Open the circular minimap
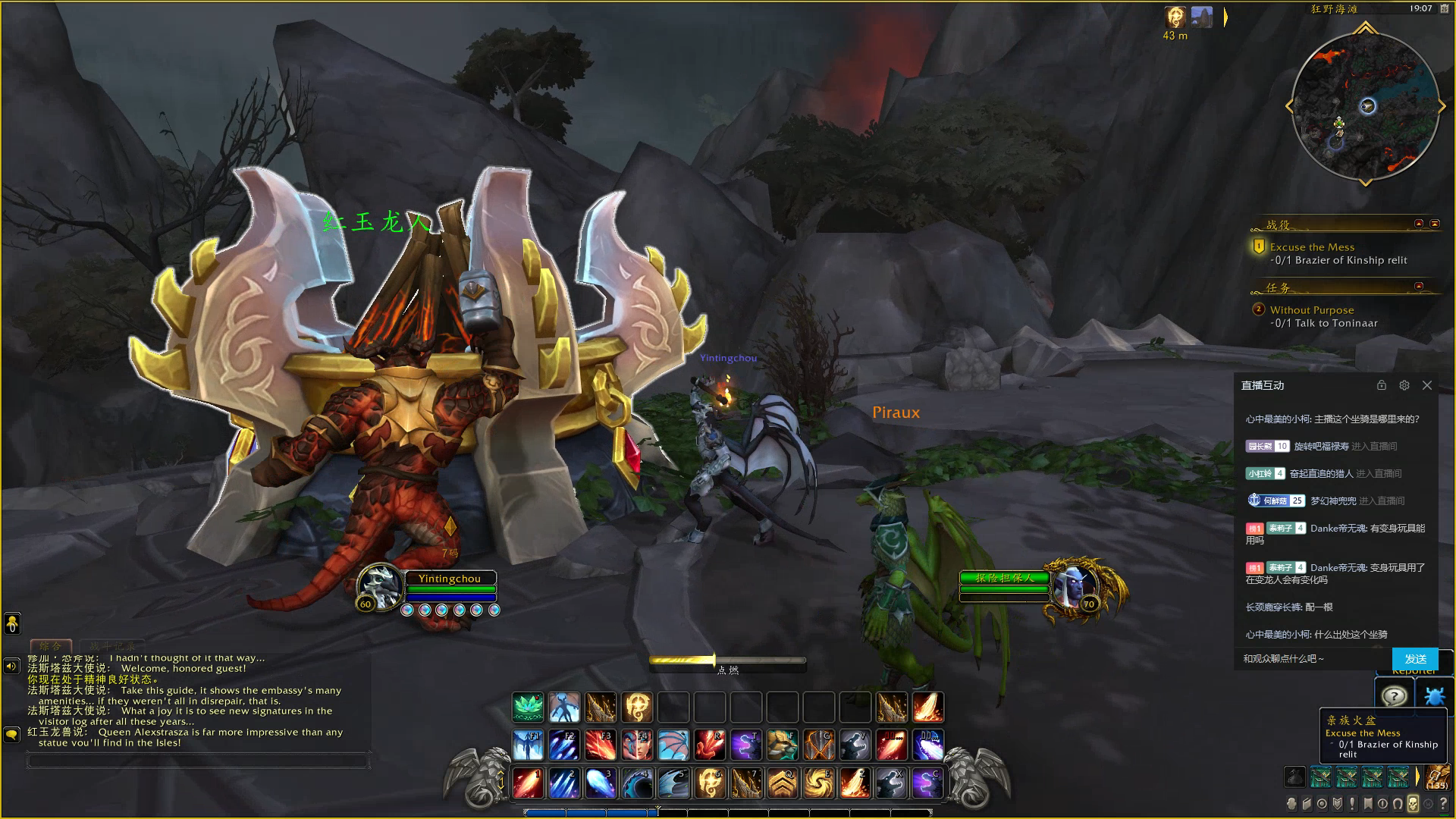 [1365, 107]
